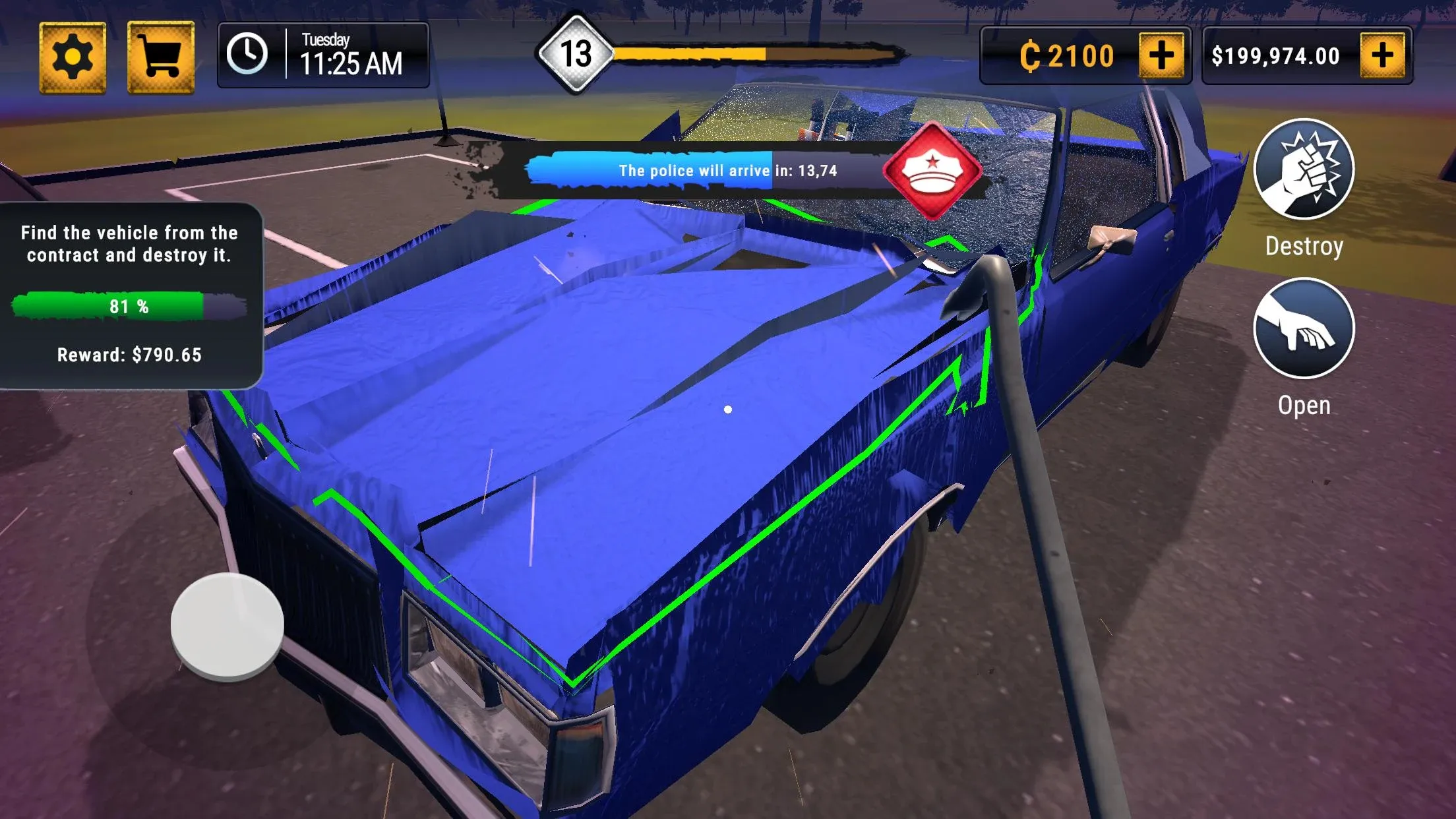Touch the white movement joystick knob
This screenshot has width=1456, height=819.
pyautogui.click(x=228, y=624)
